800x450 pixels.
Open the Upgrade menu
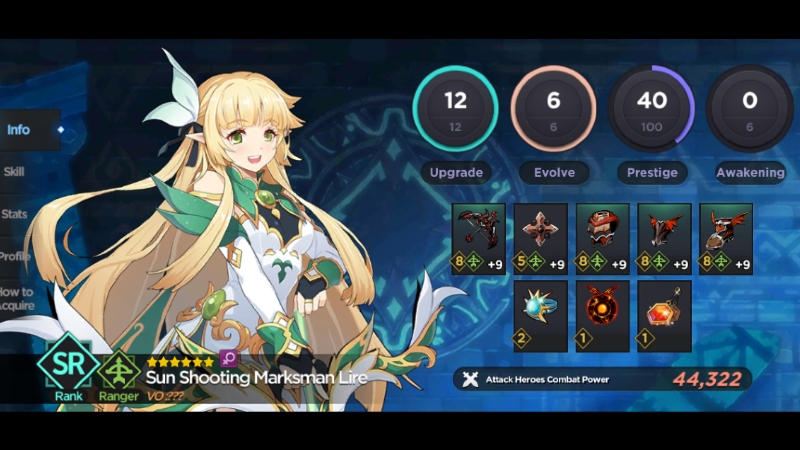point(456,172)
